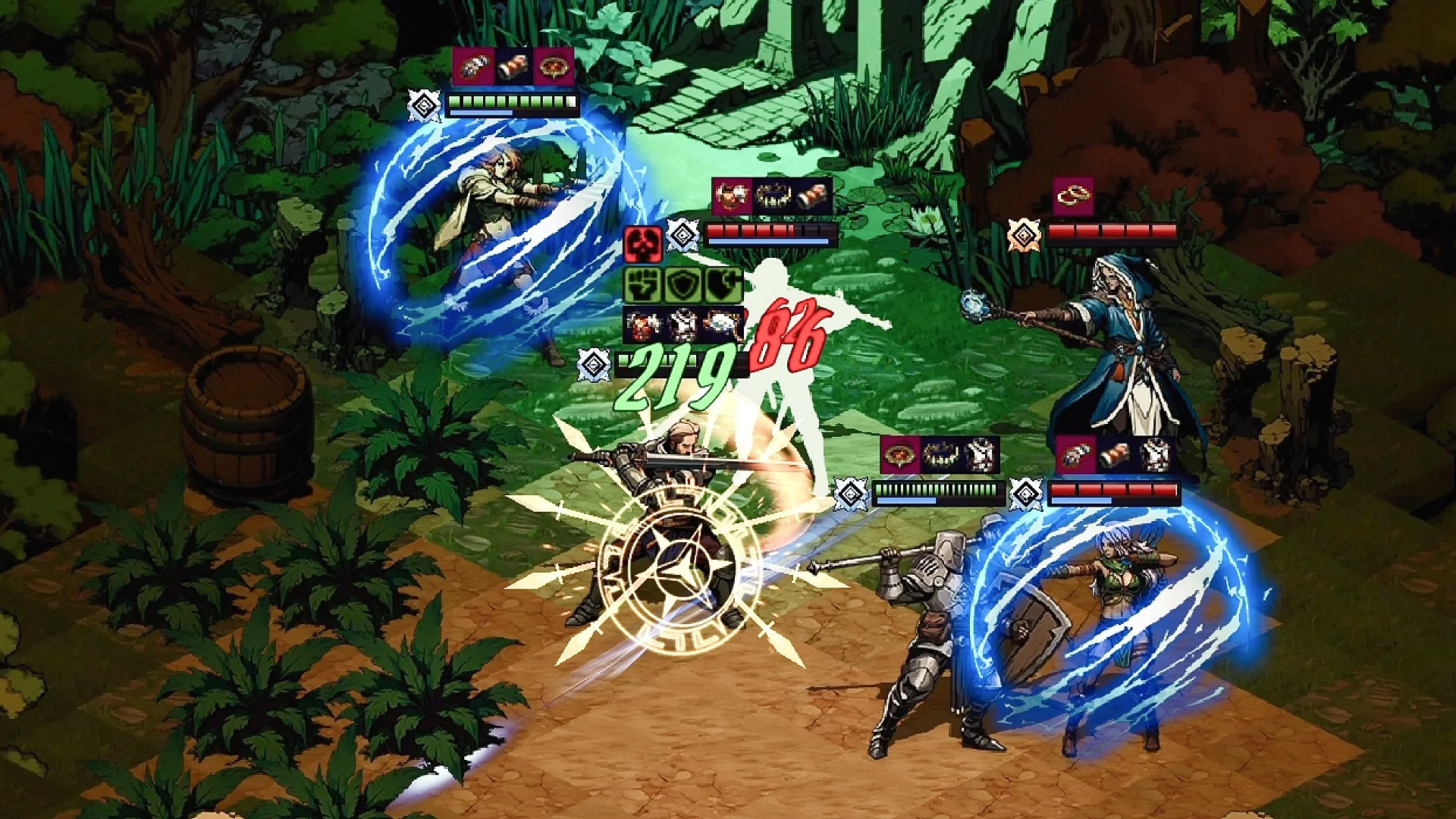Select the orange rank emblem beside the mage's bar

coord(1024,235)
